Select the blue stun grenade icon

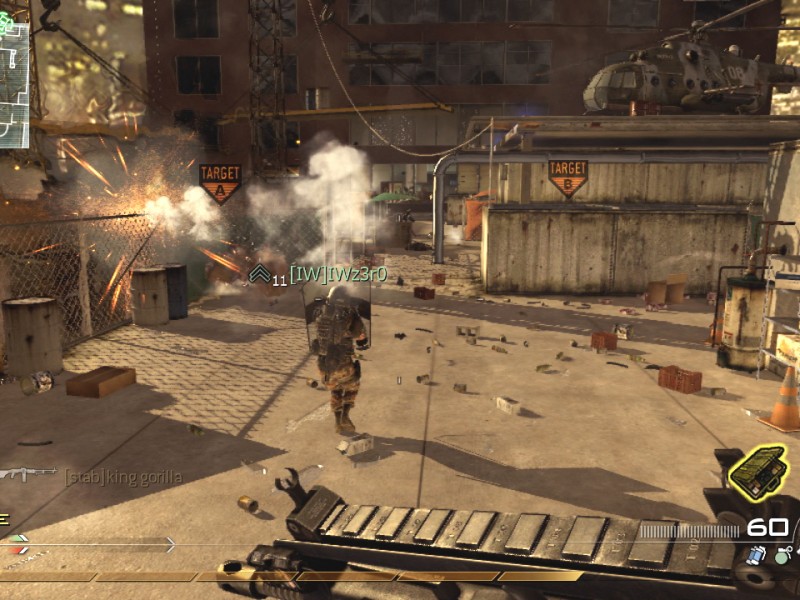[x=757, y=553]
